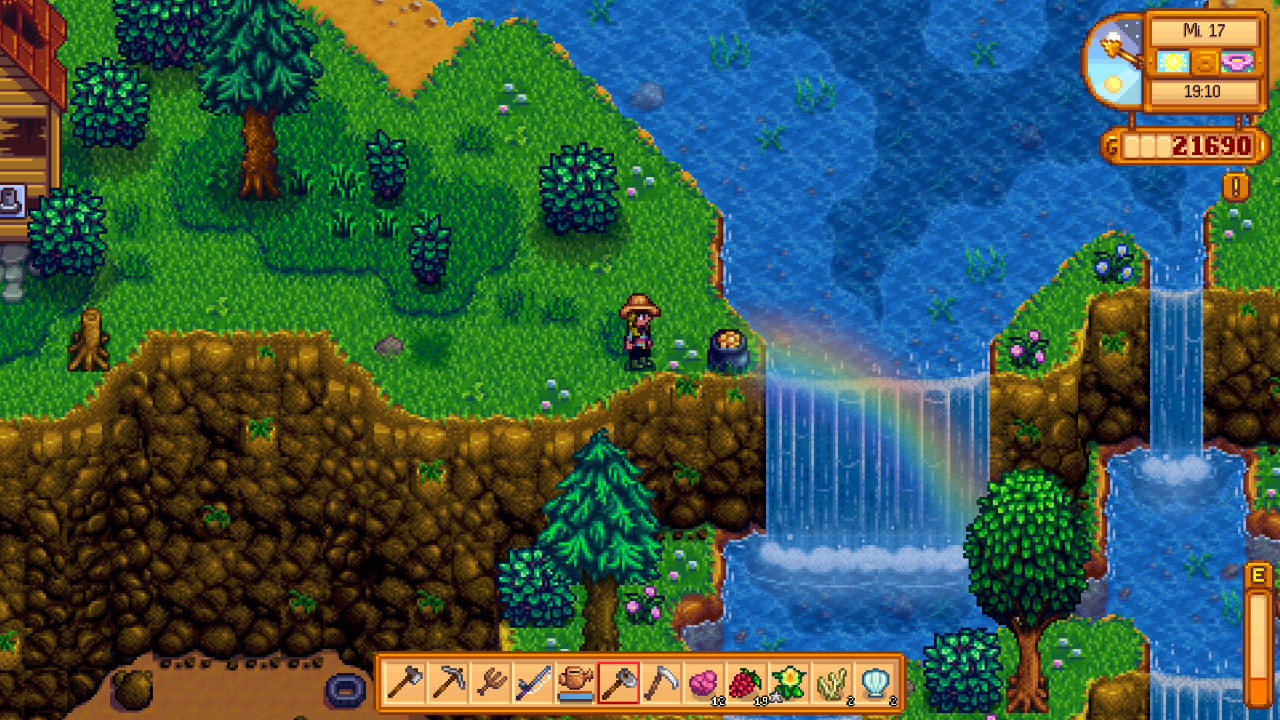Screen dimensions: 1280x720
Task: Select the fishing rod slot
Action: (x=532, y=683)
